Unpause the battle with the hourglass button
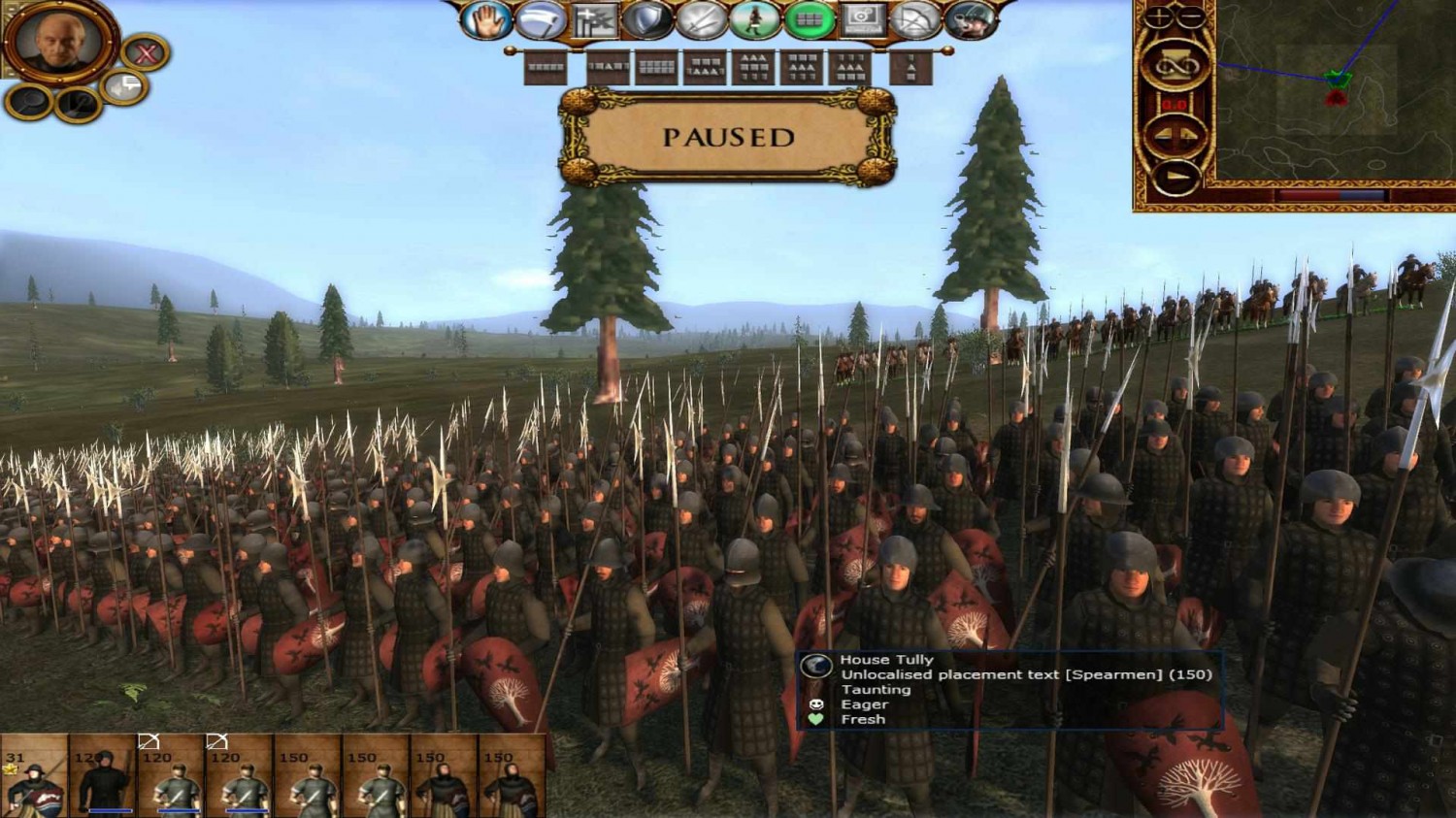Screen dimensions: 1456x818 tap(1175, 64)
